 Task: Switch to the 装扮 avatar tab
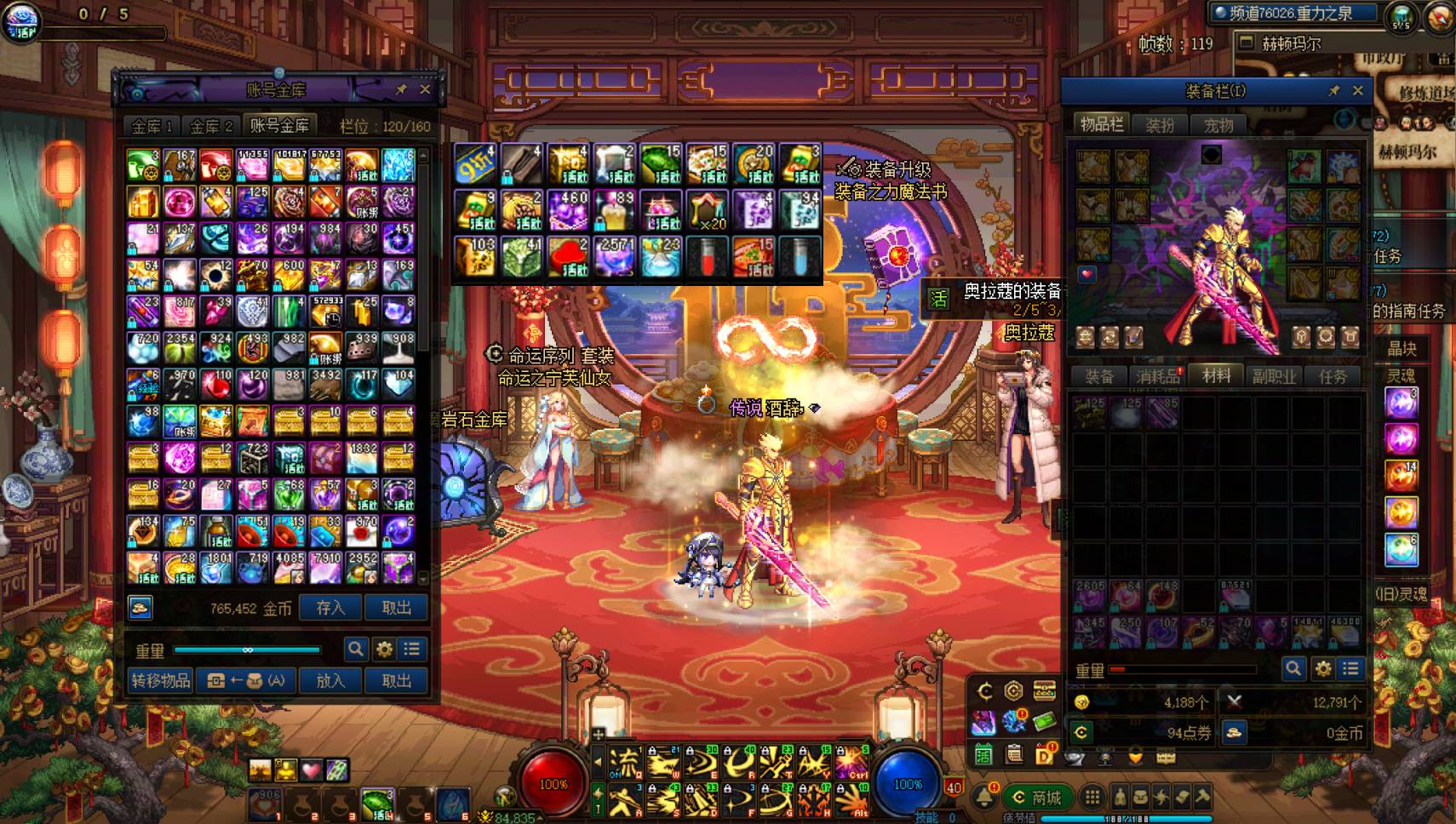point(1160,125)
